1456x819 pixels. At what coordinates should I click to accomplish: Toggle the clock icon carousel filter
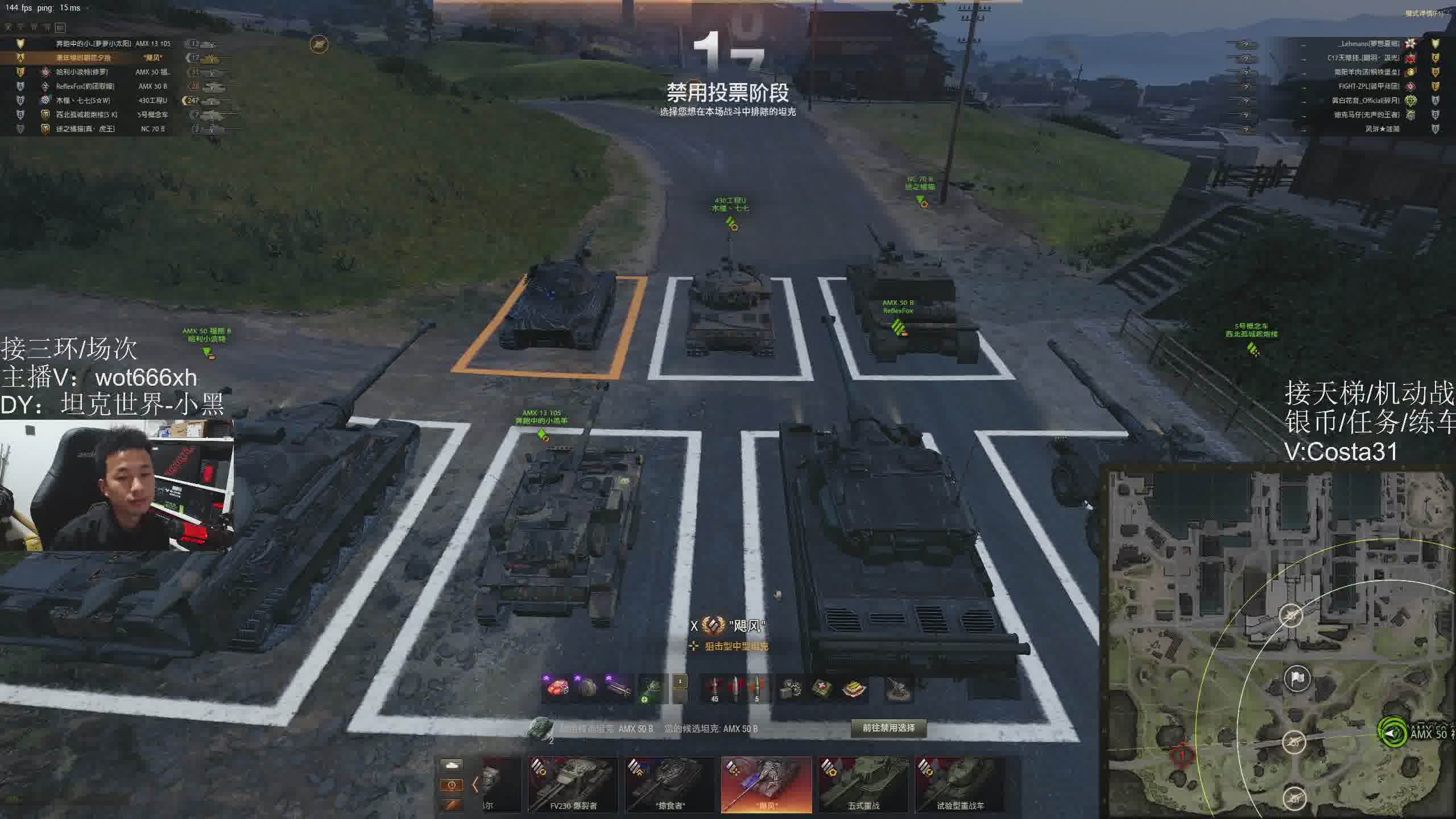[x=452, y=785]
